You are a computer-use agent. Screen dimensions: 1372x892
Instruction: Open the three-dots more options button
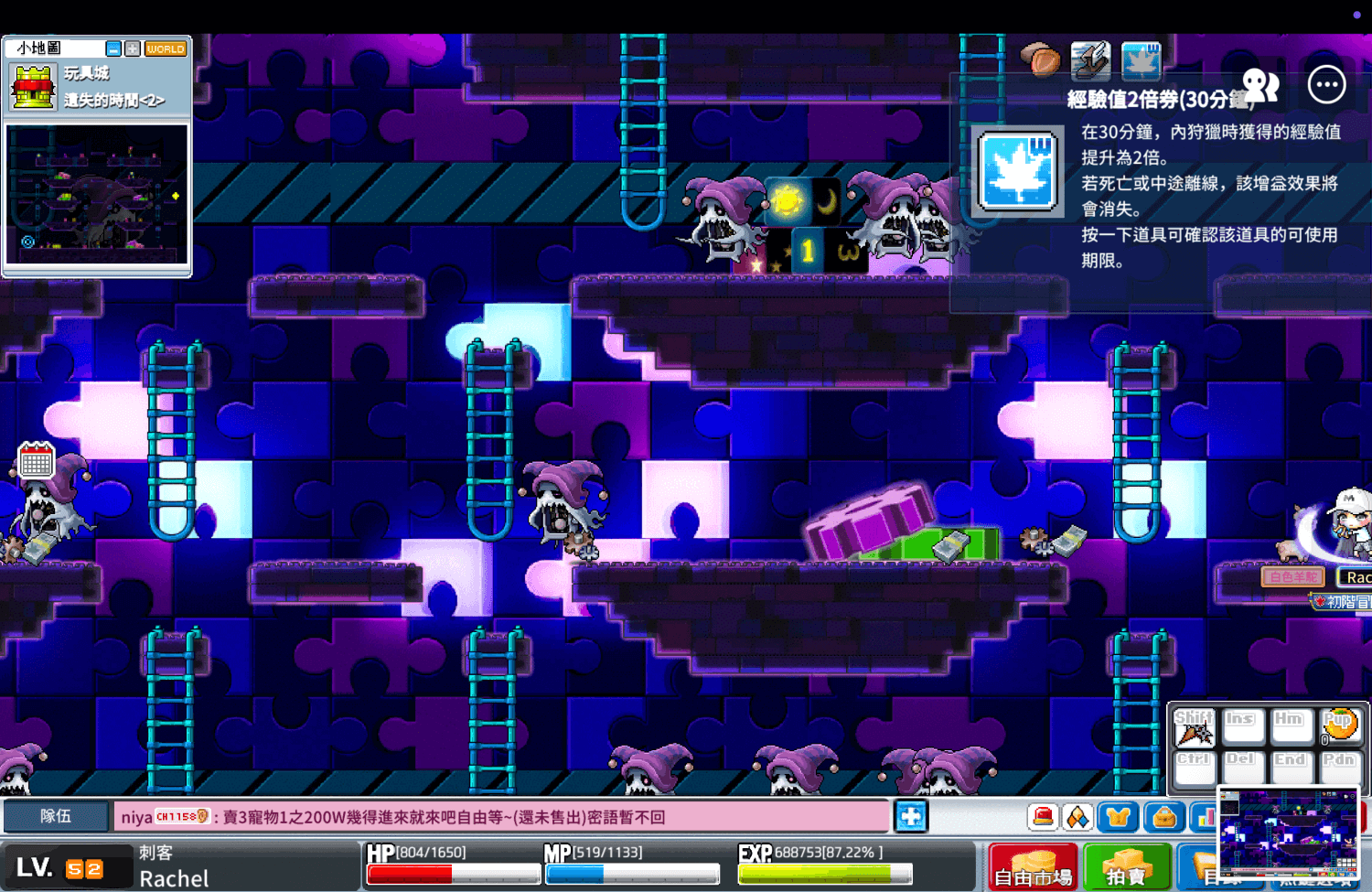point(1326,85)
